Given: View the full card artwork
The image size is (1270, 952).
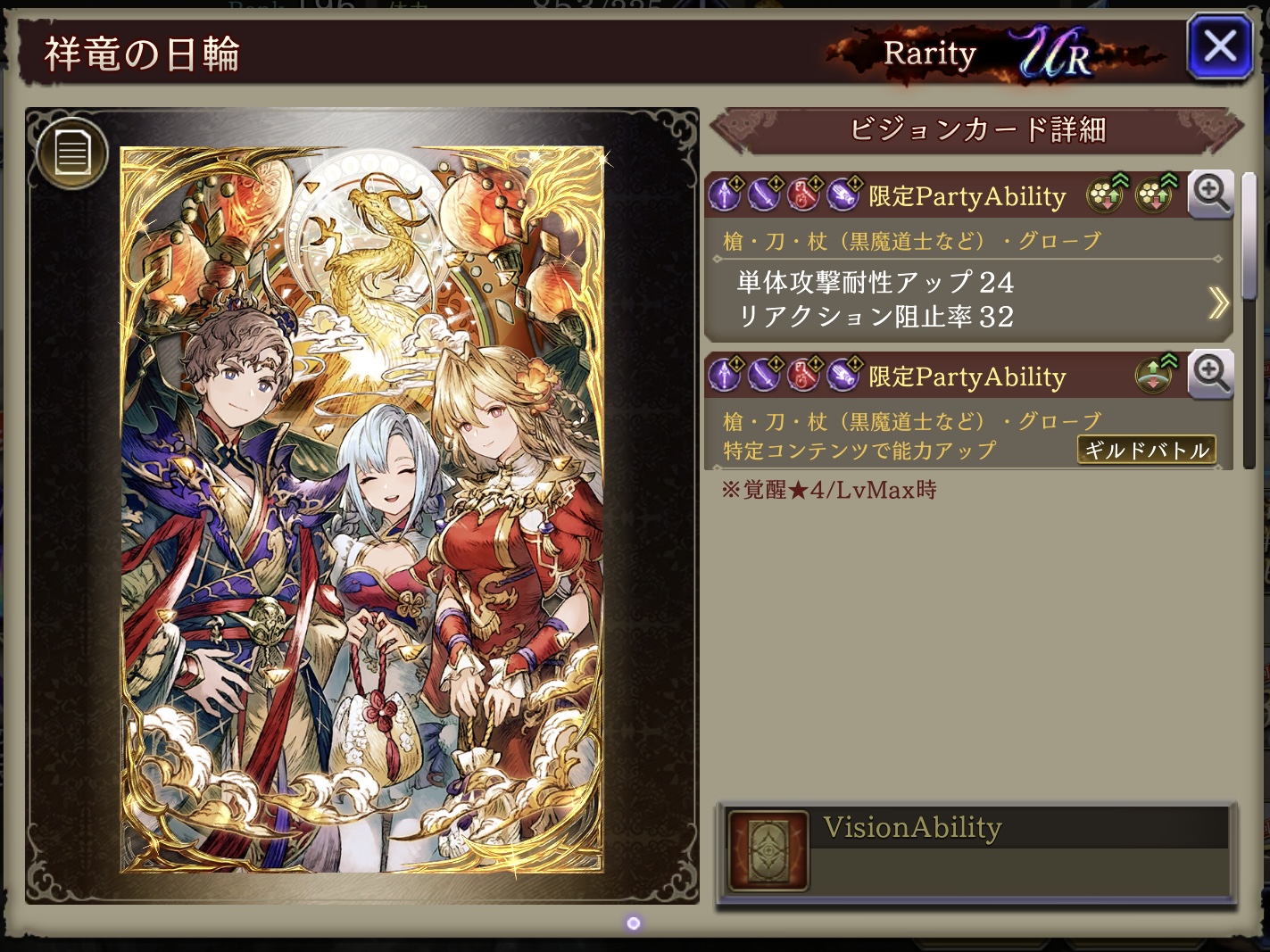Looking at the screenshot, I should pyautogui.click(x=362, y=509).
